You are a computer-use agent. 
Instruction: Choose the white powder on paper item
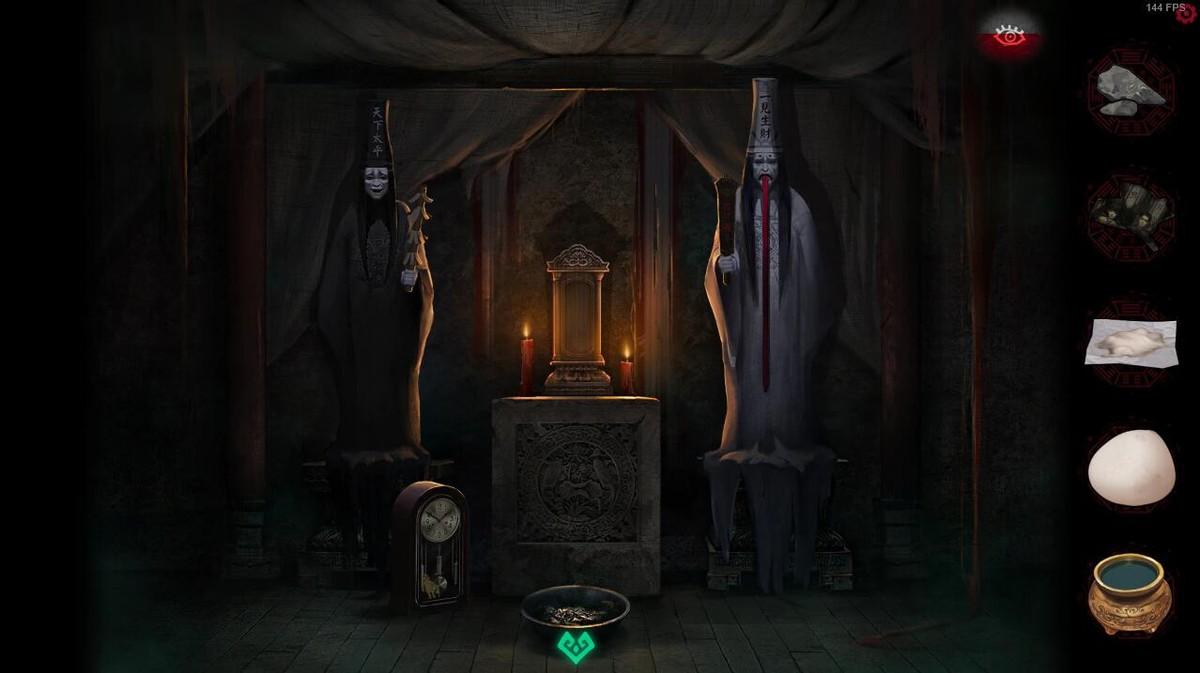[x=1130, y=343]
